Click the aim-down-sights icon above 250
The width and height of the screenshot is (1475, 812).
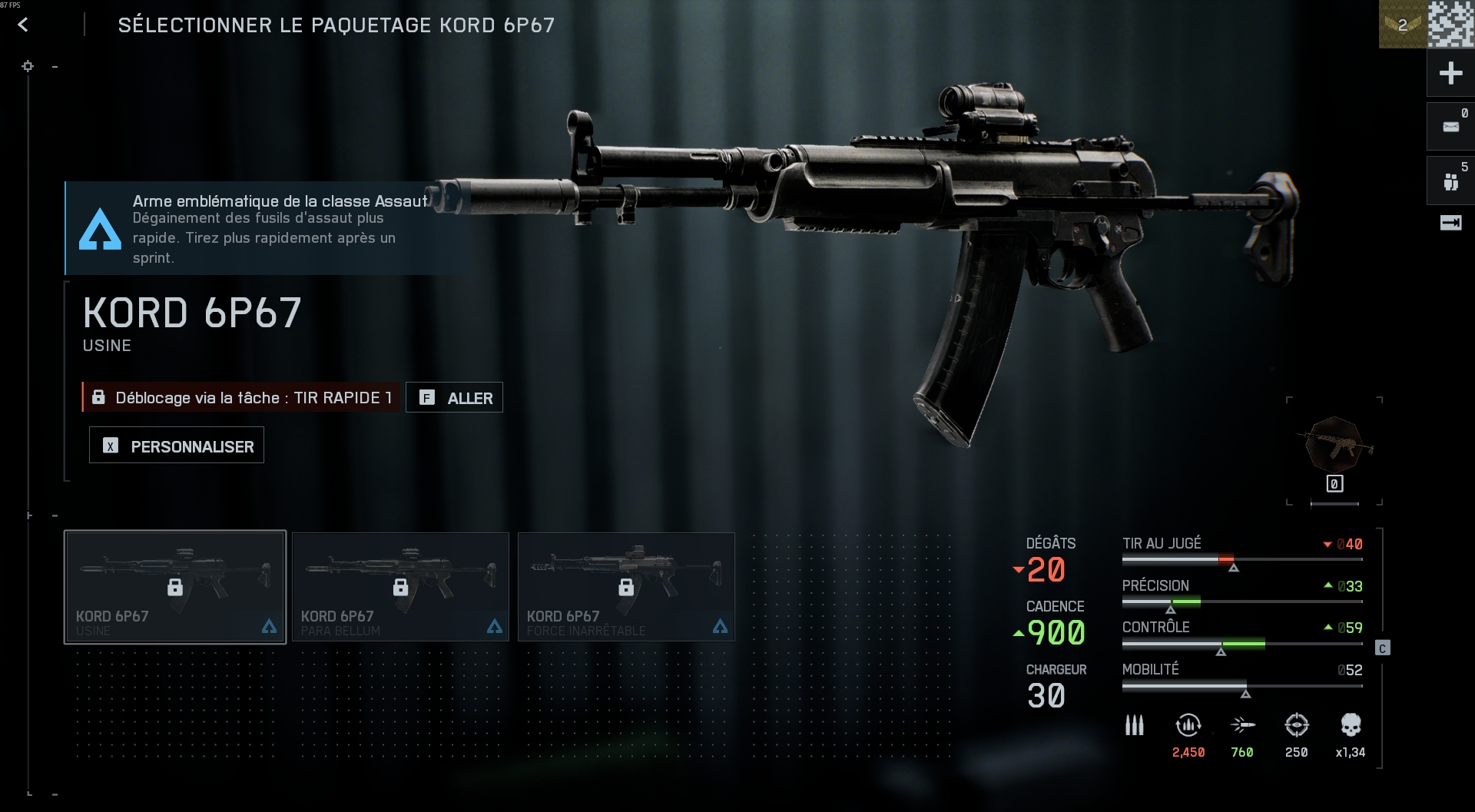pos(1297,725)
